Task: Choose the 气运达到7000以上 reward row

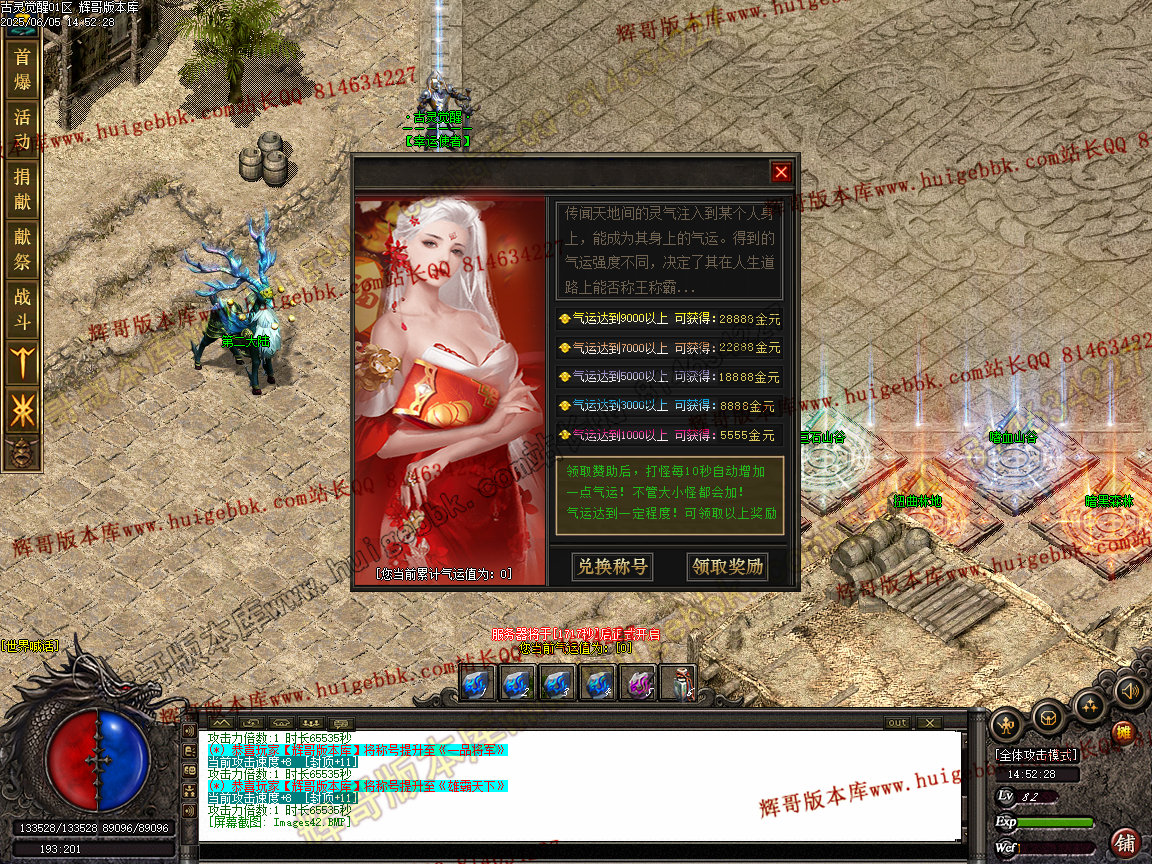Action: 669,348
